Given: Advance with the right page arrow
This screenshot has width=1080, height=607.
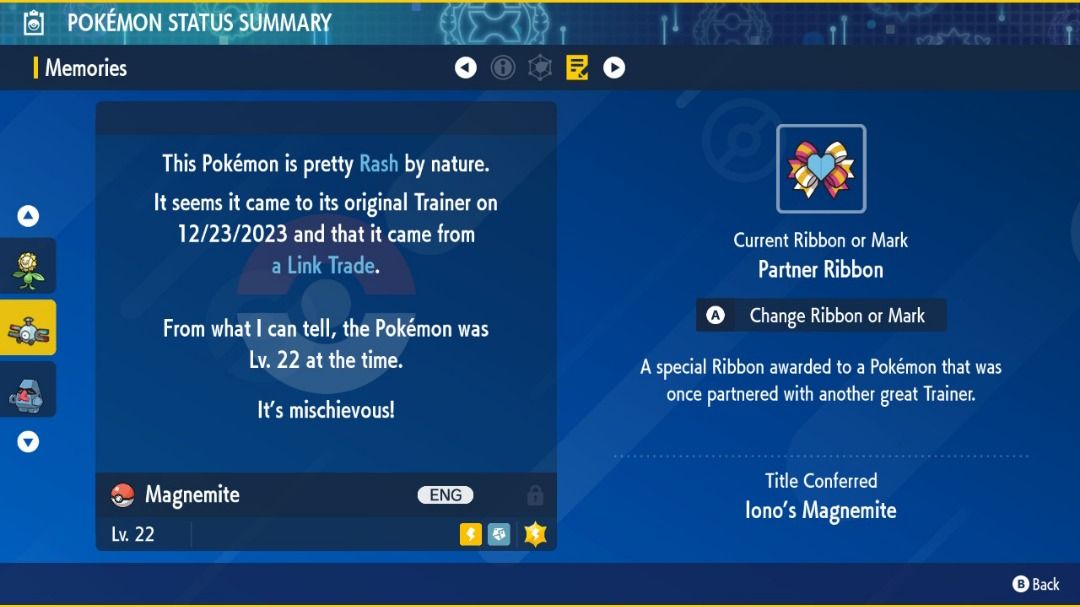Looking at the screenshot, I should point(614,68).
